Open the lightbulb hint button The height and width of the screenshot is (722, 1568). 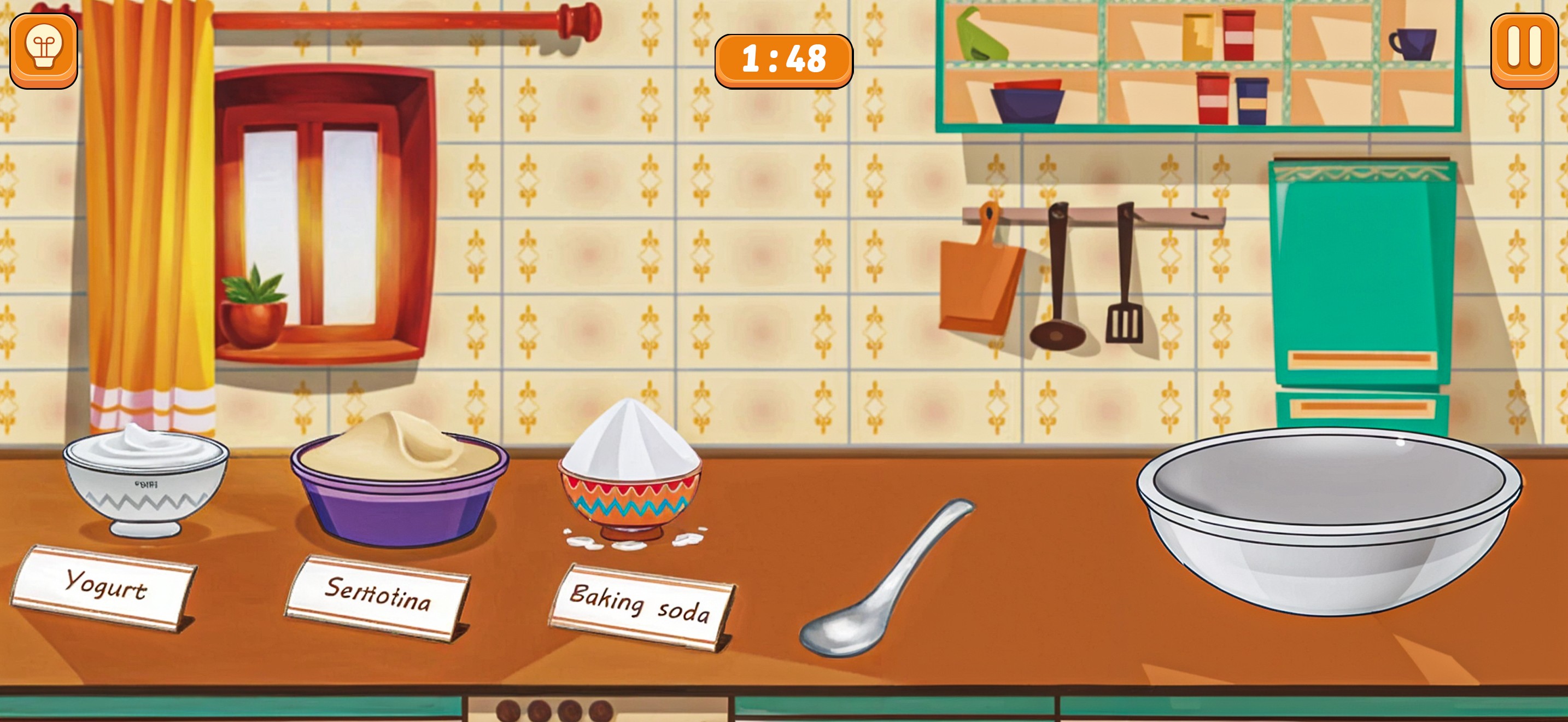[x=44, y=51]
